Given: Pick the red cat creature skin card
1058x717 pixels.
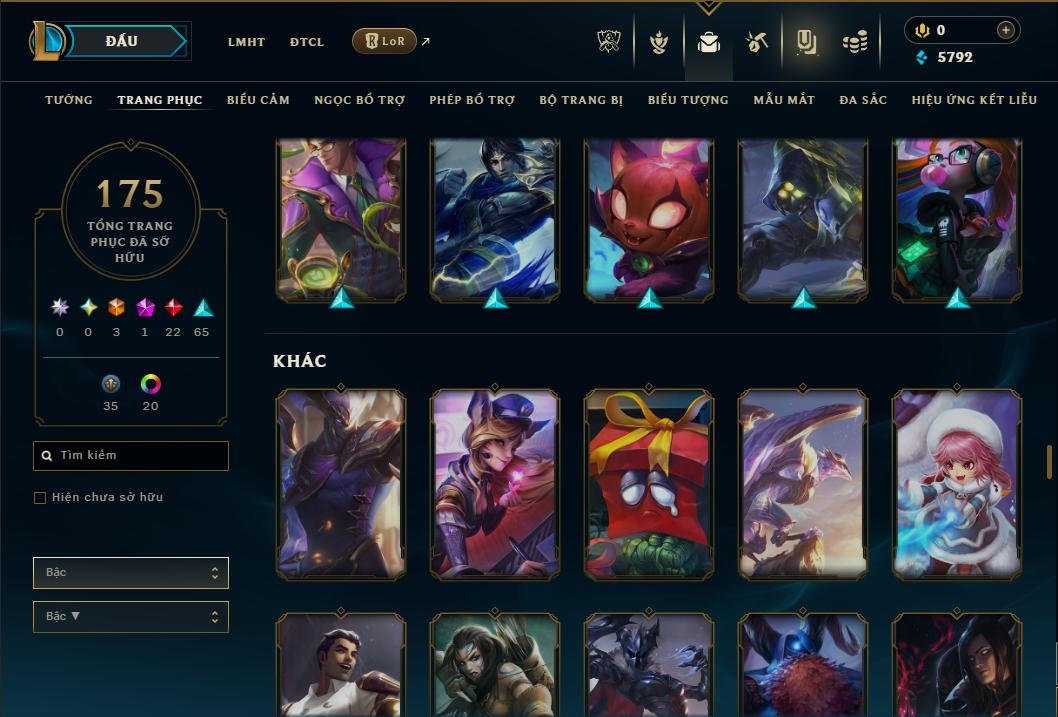Looking at the screenshot, I should (649, 220).
